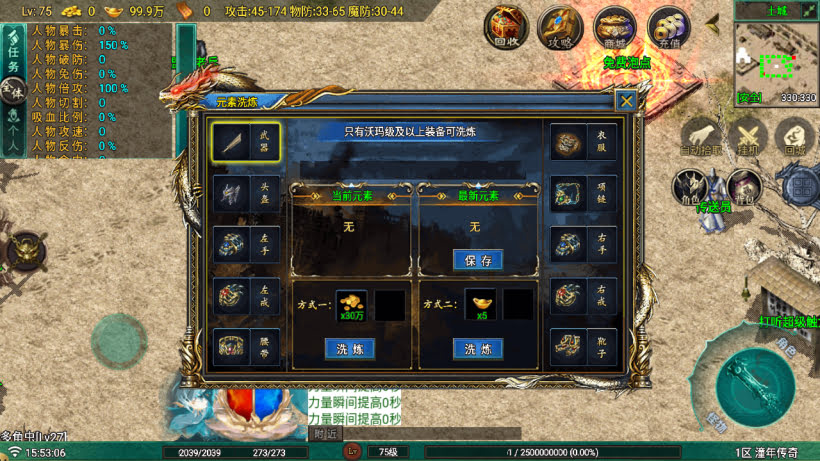The image size is (820, 461).
Task: Select the 项链 necklace slot
Action: click(x=583, y=192)
